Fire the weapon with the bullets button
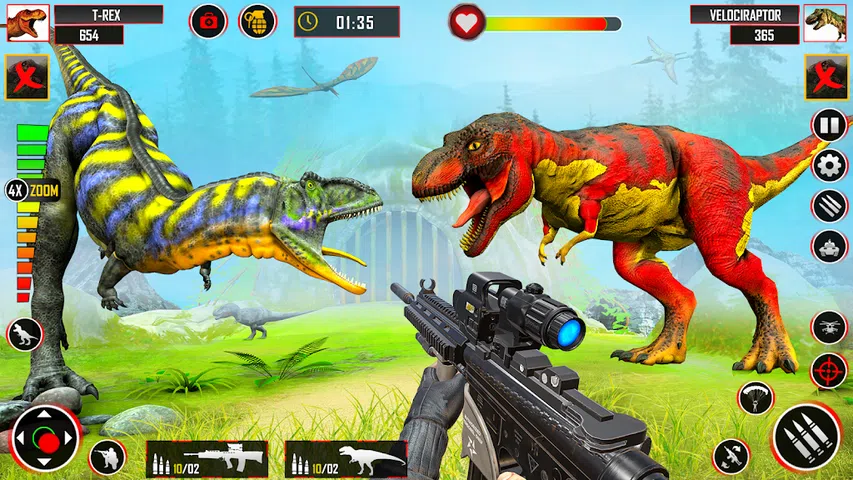The image size is (853, 480). coord(804,437)
